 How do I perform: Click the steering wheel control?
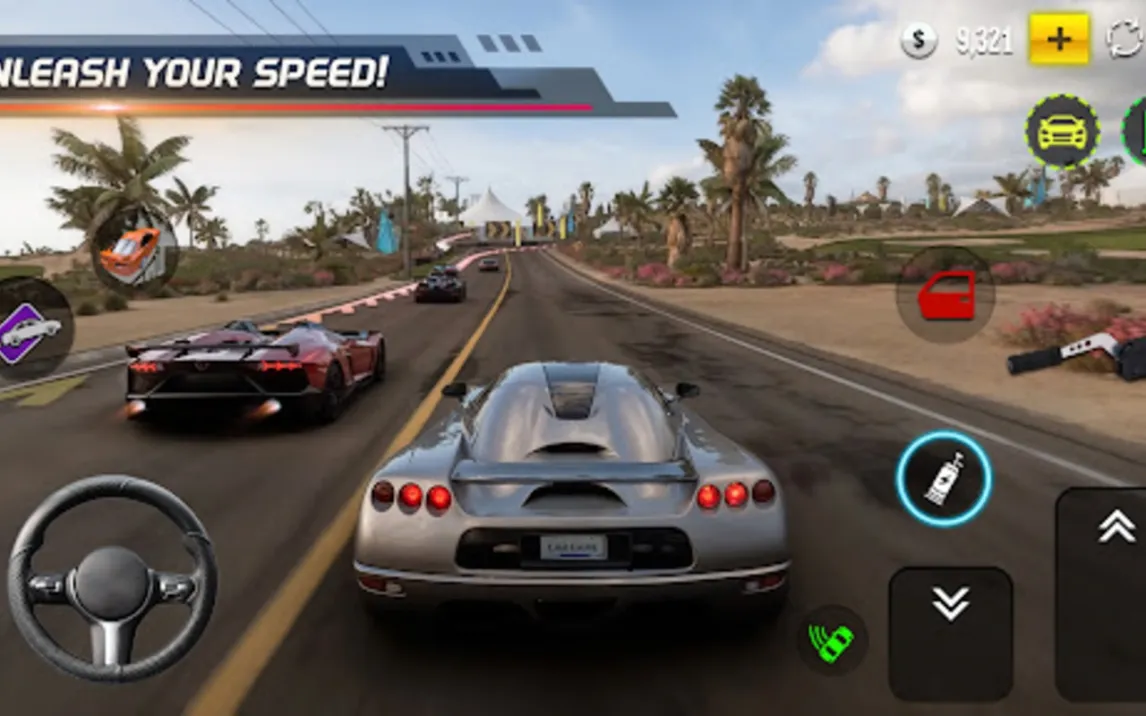112,578
